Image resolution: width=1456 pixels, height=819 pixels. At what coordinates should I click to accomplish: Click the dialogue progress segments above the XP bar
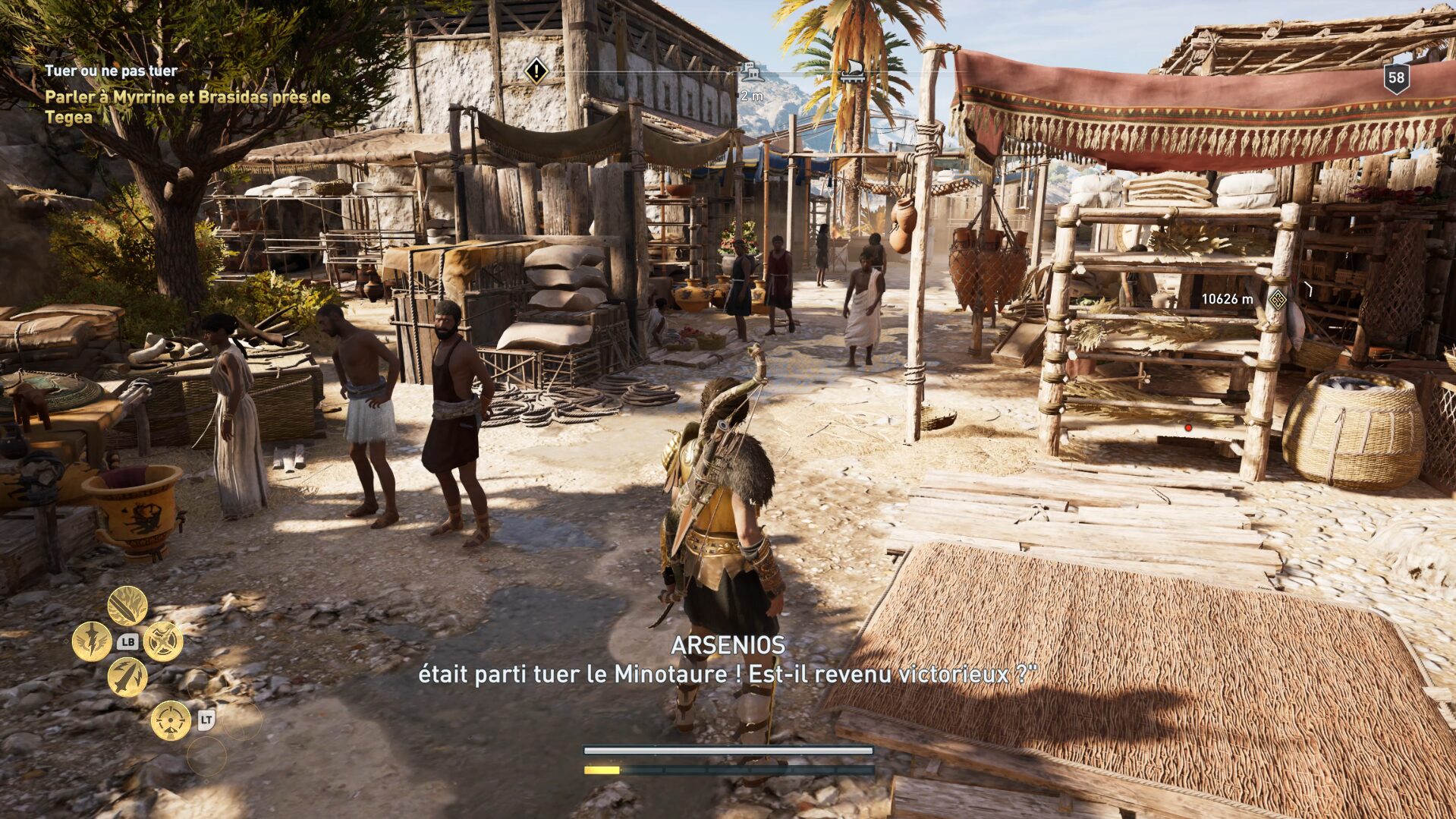(x=728, y=751)
